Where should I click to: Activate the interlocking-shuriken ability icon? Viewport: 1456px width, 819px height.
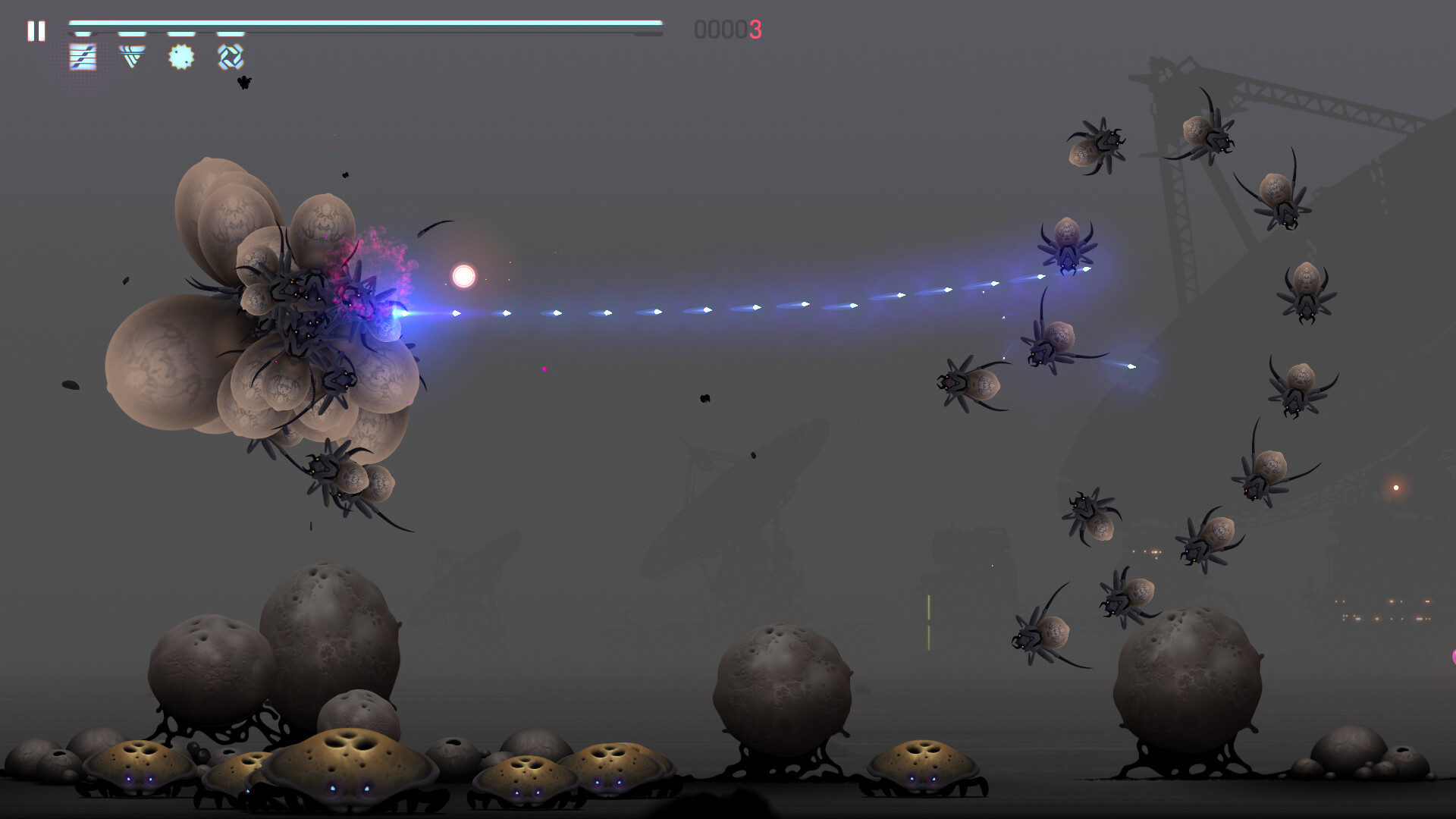(230, 56)
